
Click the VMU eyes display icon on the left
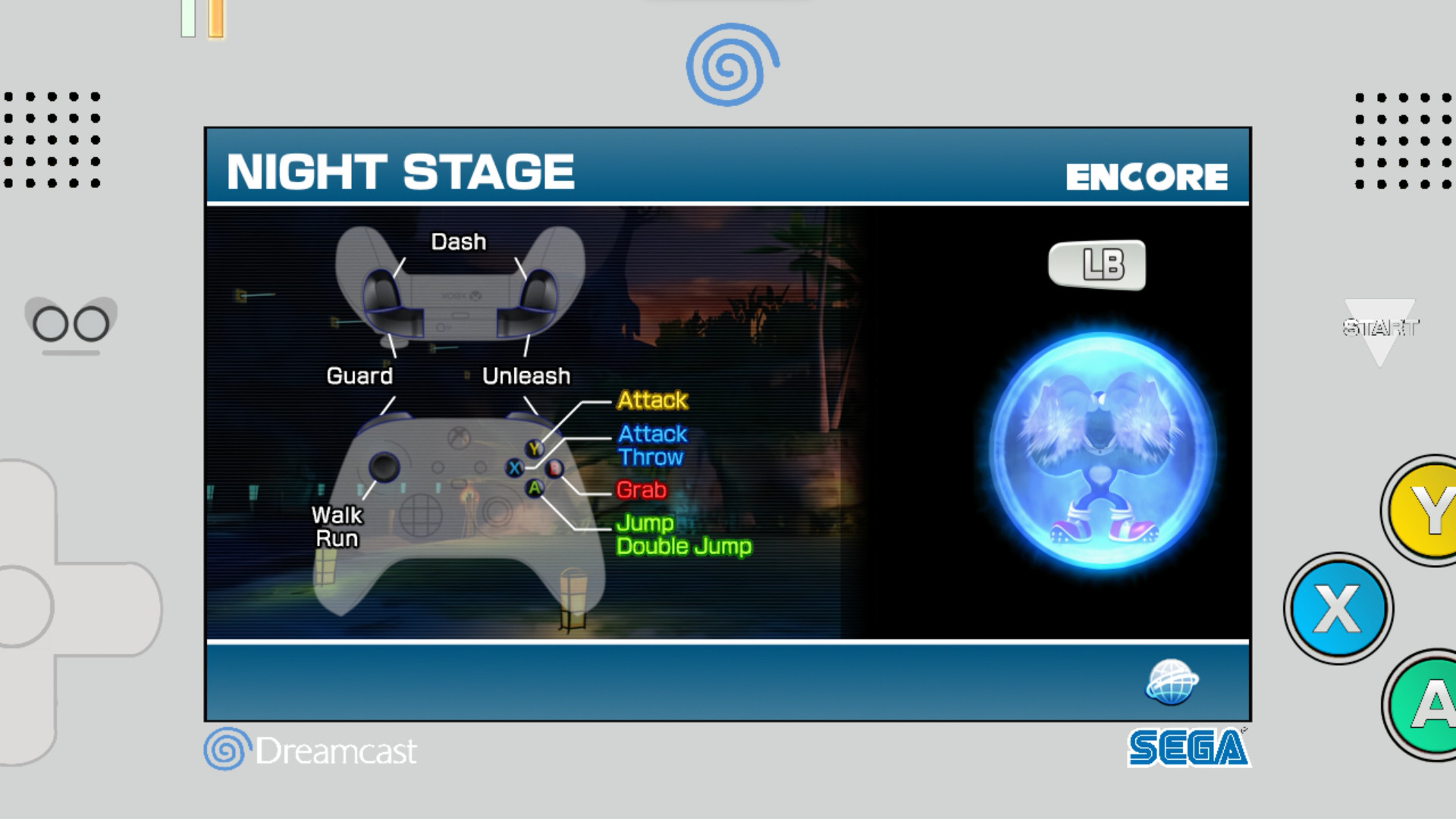(72, 324)
